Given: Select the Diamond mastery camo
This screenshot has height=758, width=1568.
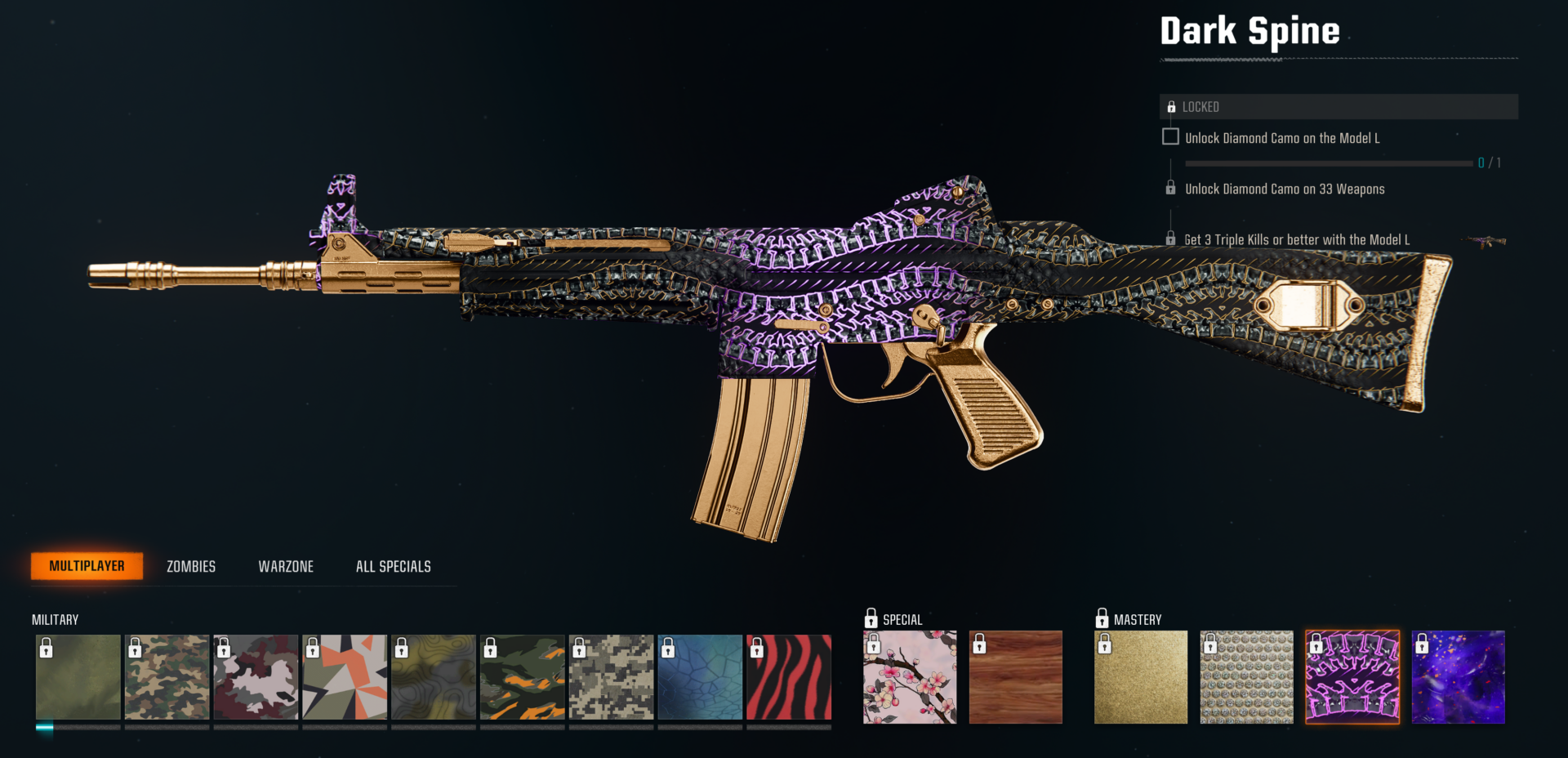Looking at the screenshot, I should [x=1247, y=677].
